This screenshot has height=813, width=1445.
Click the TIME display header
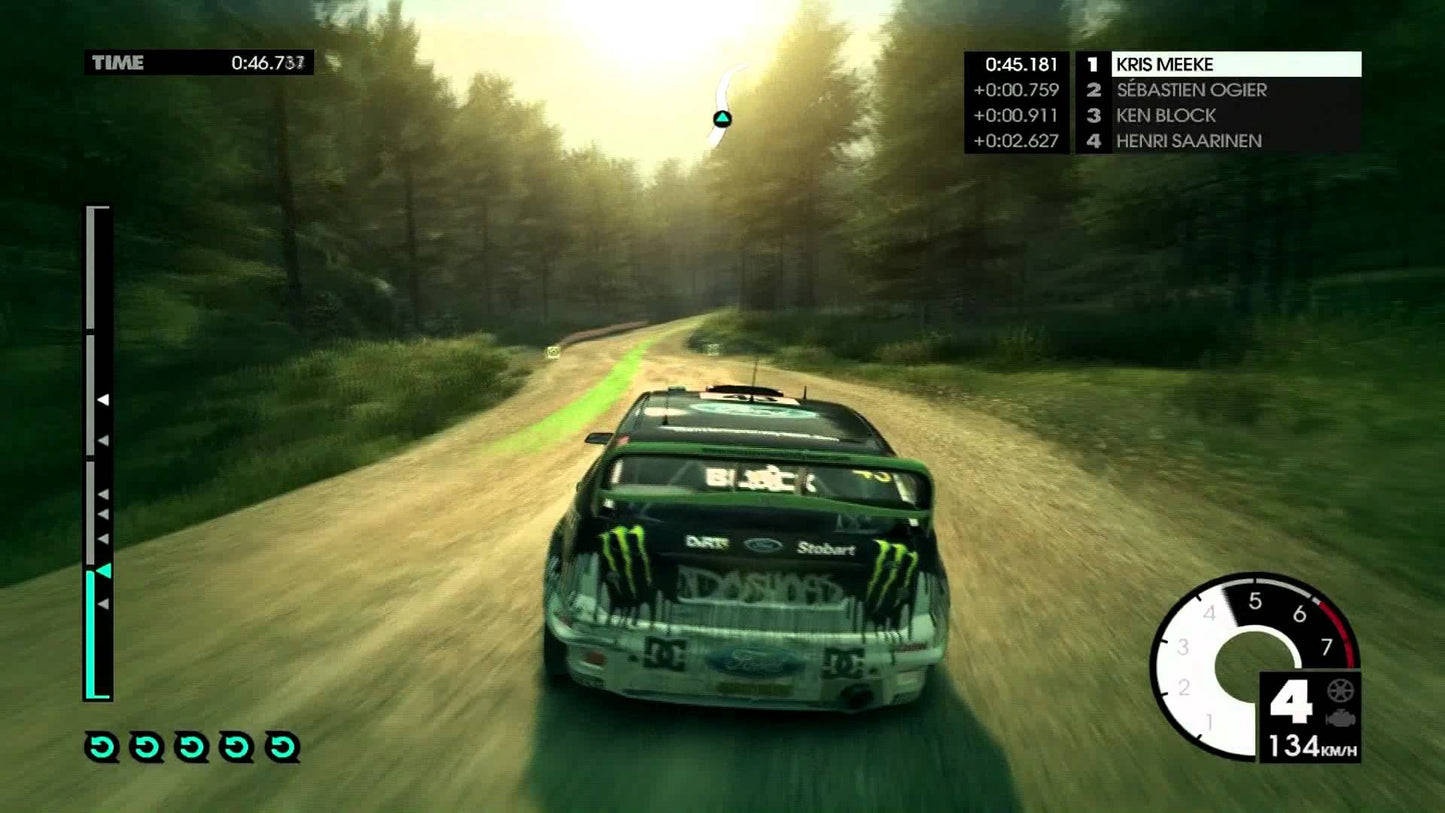[x=120, y=62]
